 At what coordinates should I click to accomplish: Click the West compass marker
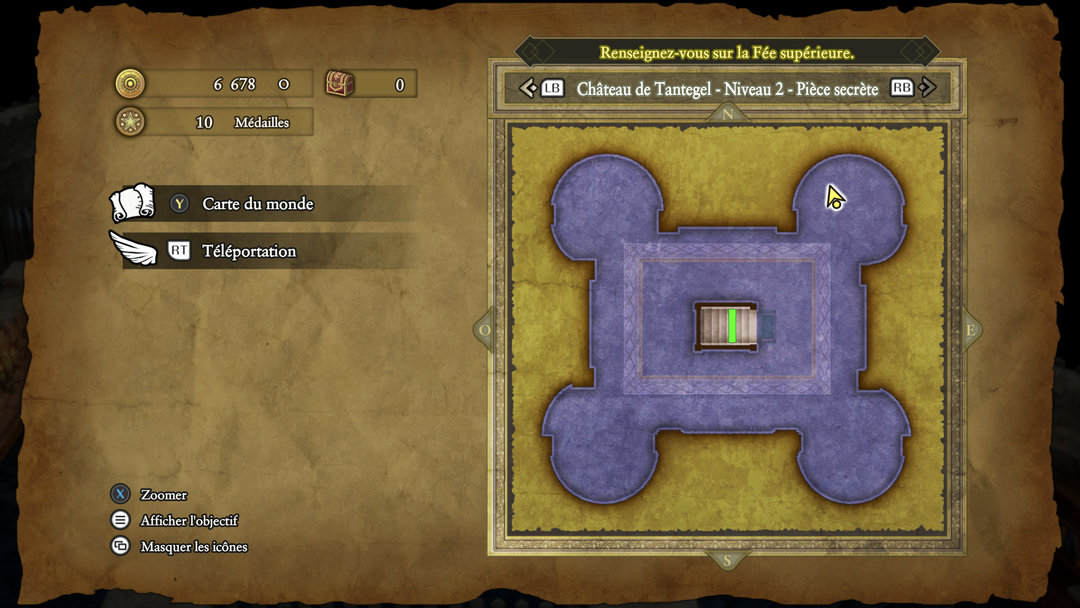point(486,330)
